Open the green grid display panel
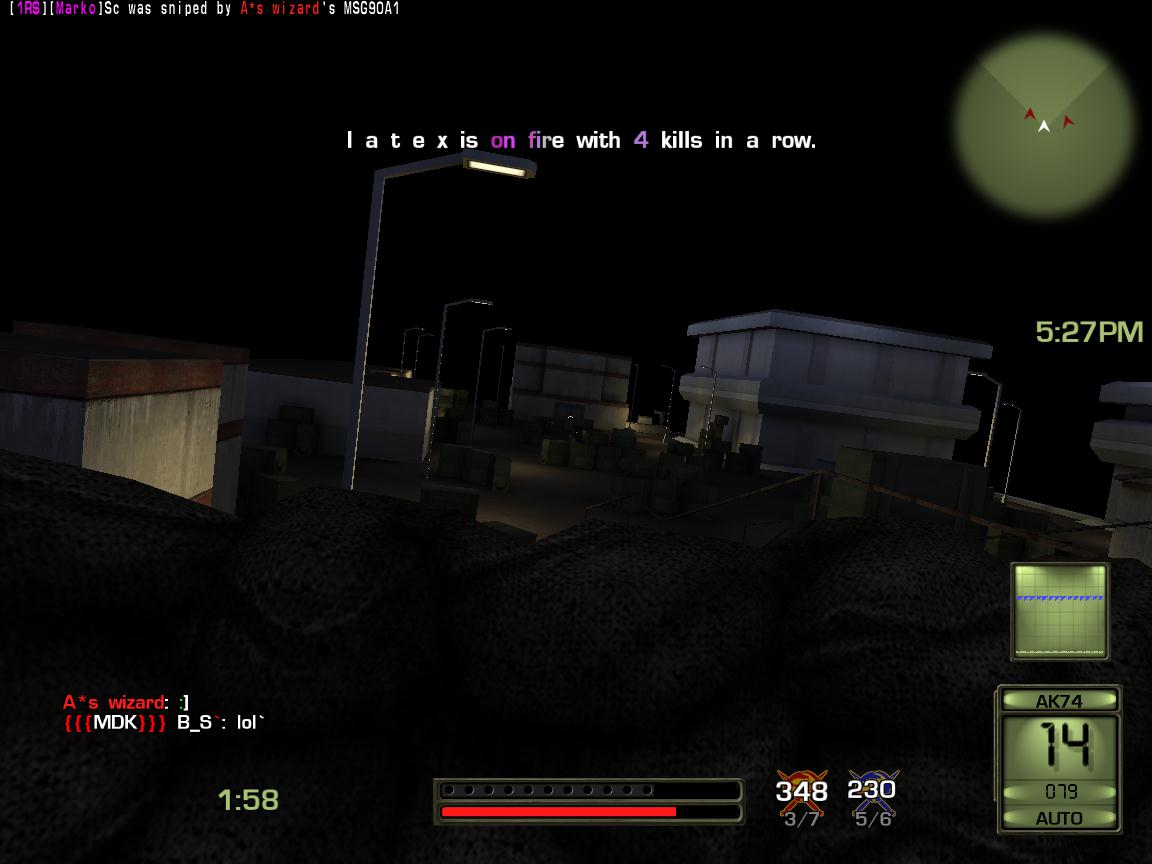This screenshot has width=1152, height=864. tap(1060, 611)
